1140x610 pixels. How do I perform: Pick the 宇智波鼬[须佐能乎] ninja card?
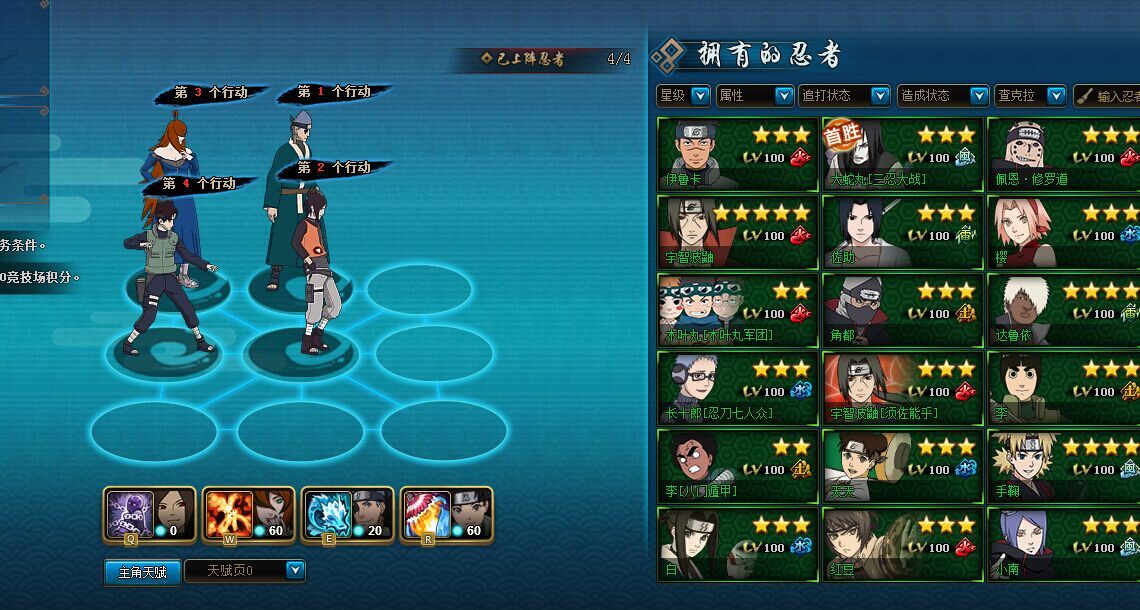(902, 388)
